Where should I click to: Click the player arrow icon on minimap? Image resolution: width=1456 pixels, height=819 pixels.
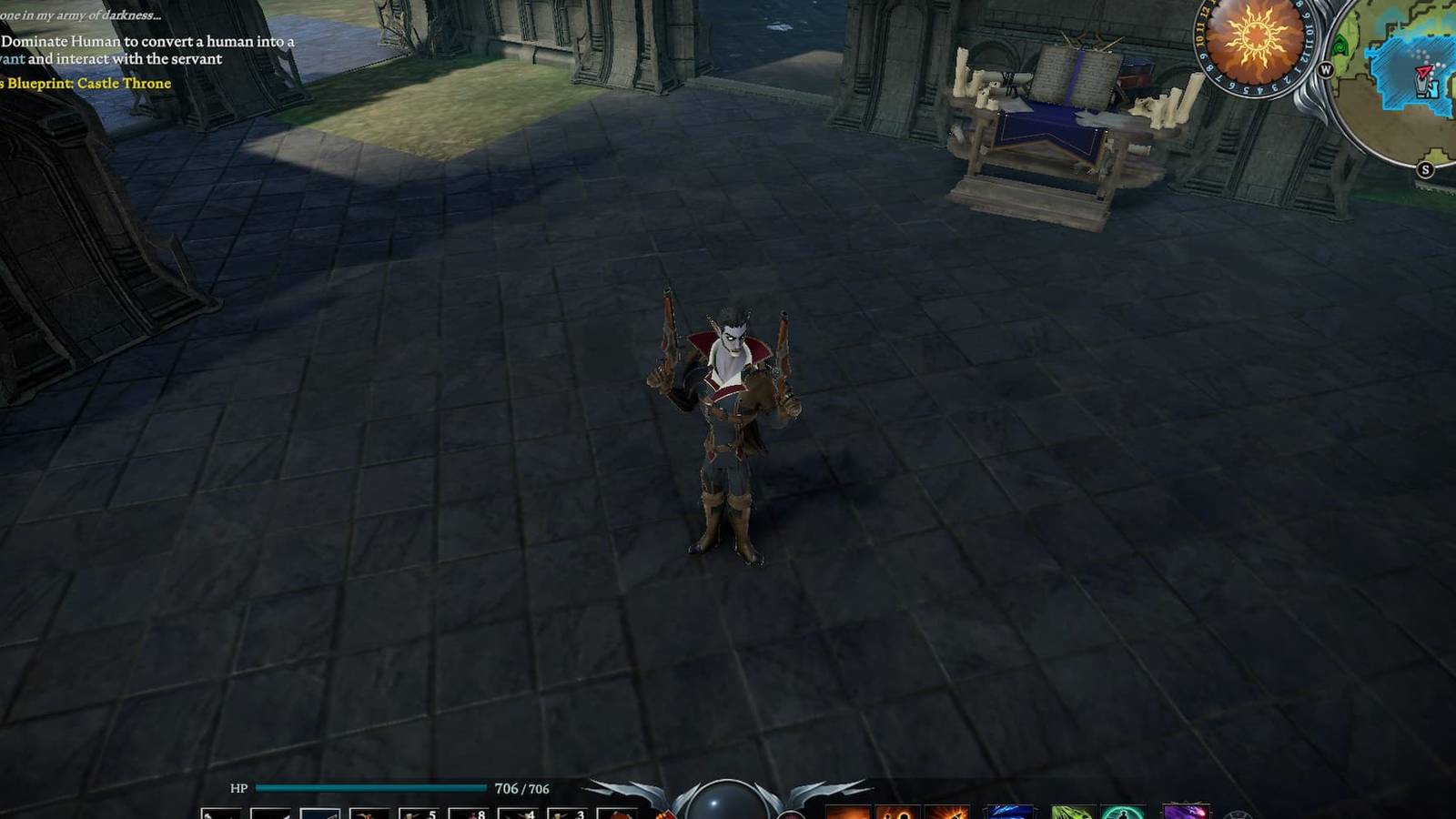[1423, 73]
